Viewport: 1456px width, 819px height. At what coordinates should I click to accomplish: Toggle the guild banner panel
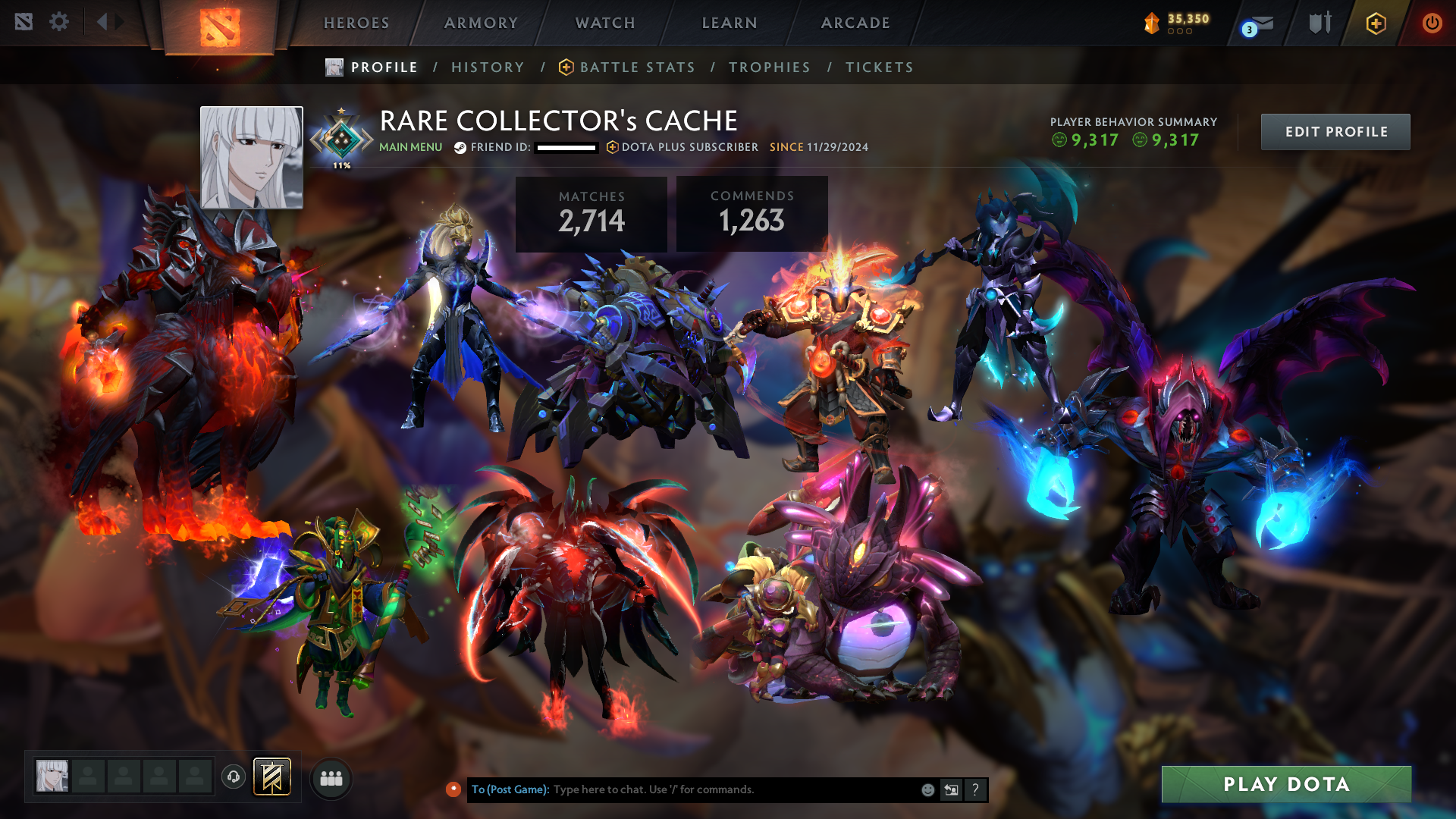[273, 778]
